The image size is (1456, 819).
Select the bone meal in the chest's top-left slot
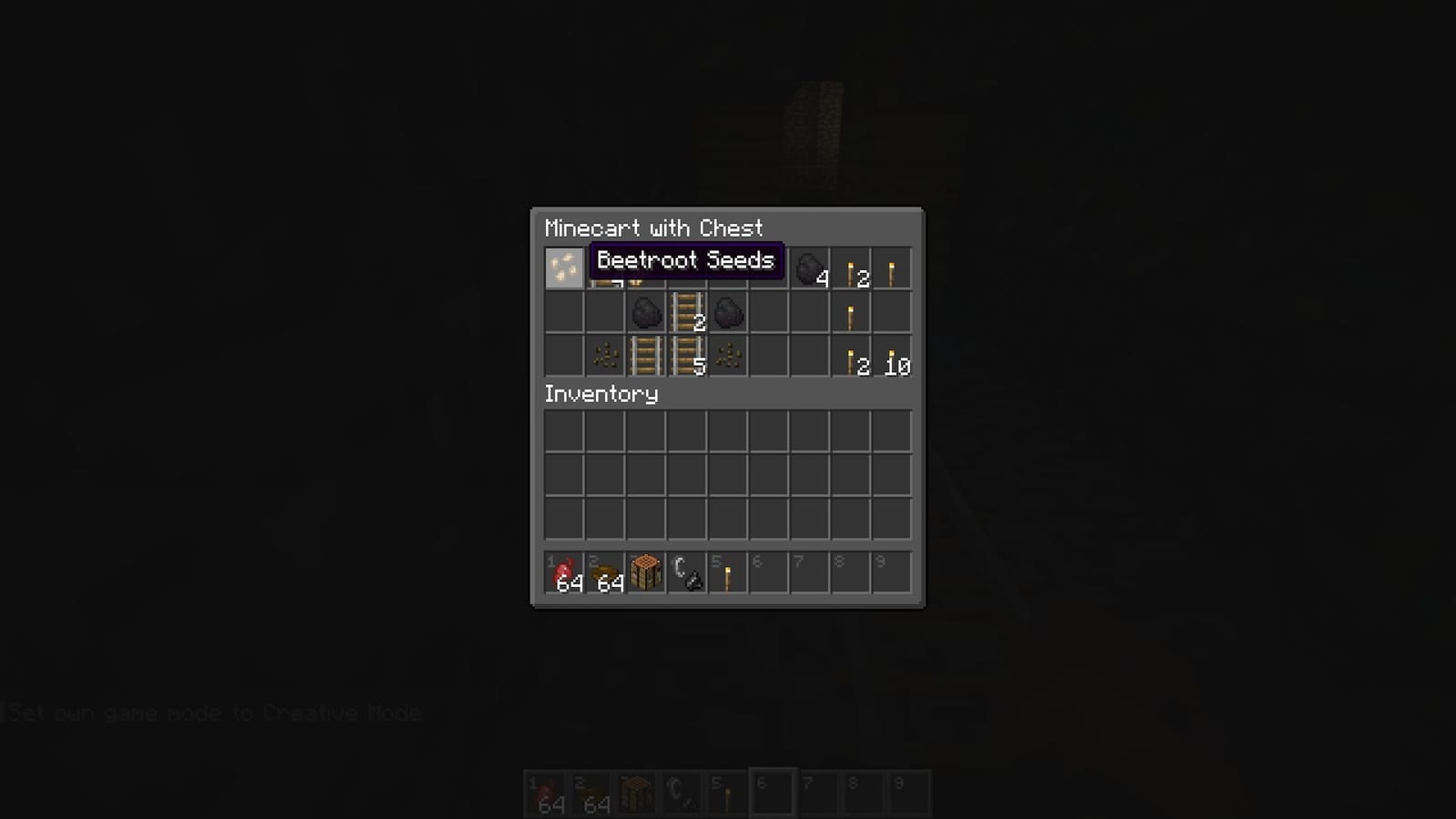coord(563,268)
